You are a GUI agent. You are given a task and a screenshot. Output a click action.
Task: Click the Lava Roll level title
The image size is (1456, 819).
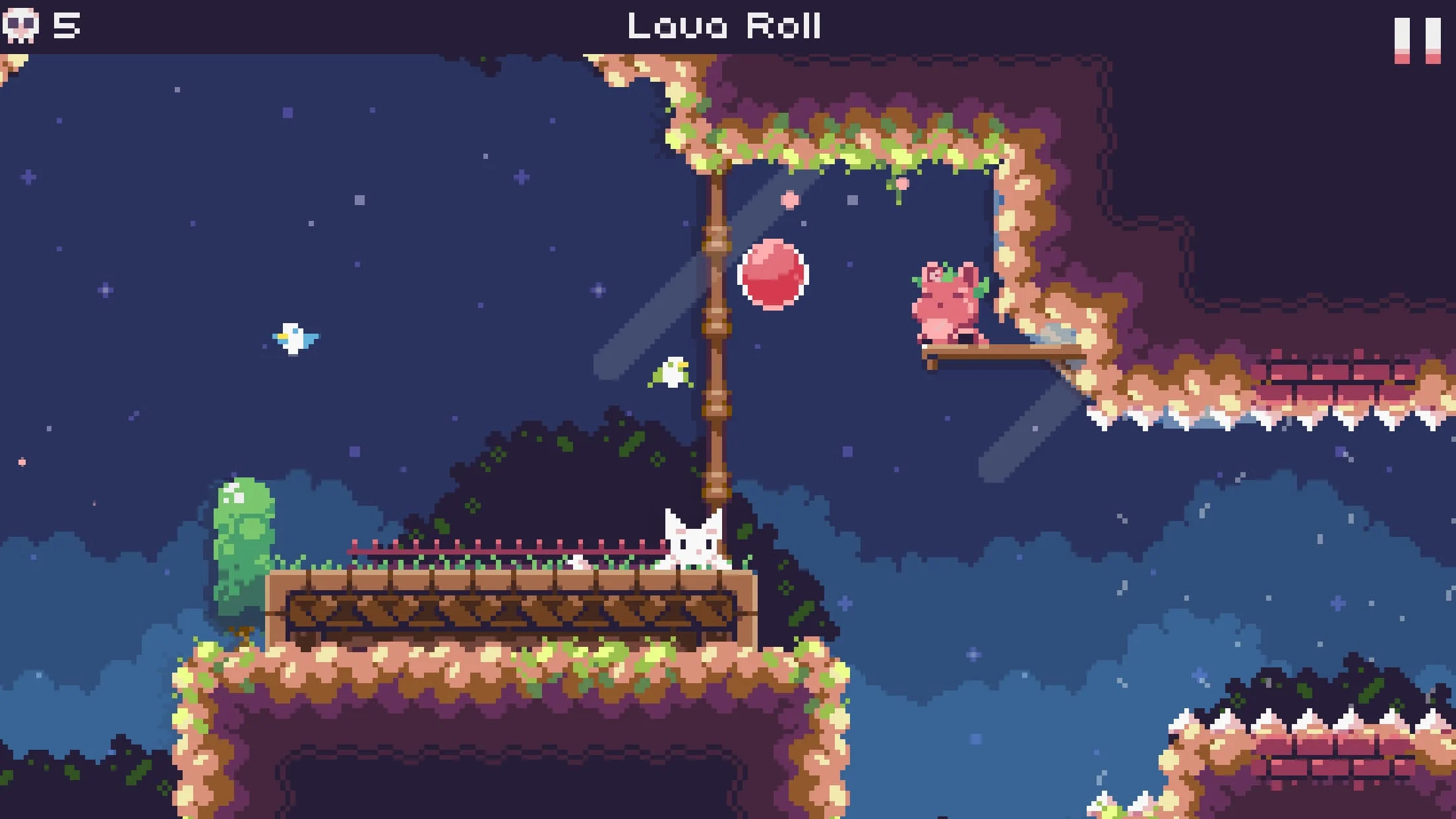[x=725, y=26]
